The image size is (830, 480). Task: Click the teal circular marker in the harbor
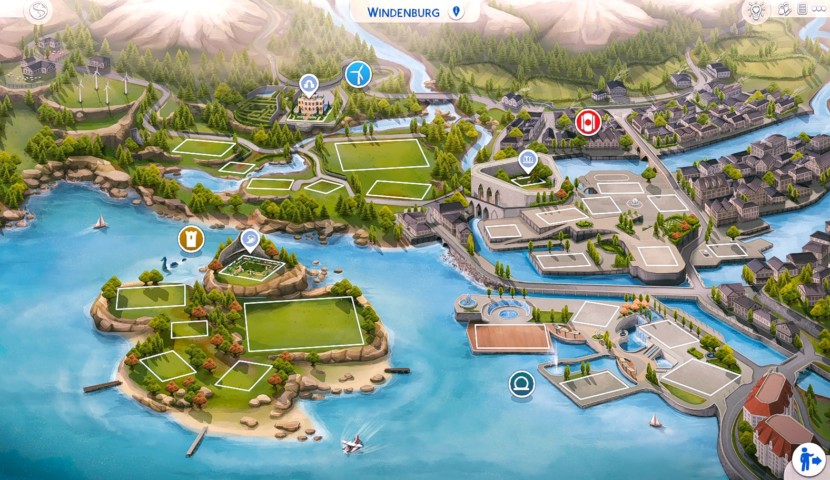pos(521,383)
